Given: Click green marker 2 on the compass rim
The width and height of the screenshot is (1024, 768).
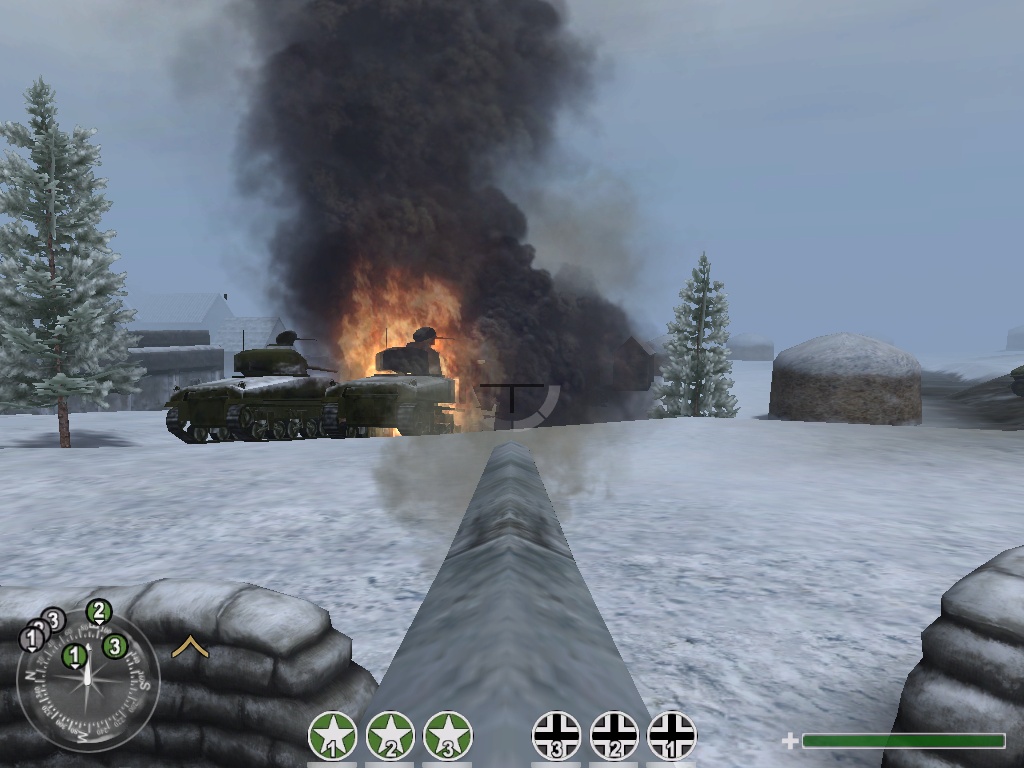Looking at the screenshot, I should (98, 611).
